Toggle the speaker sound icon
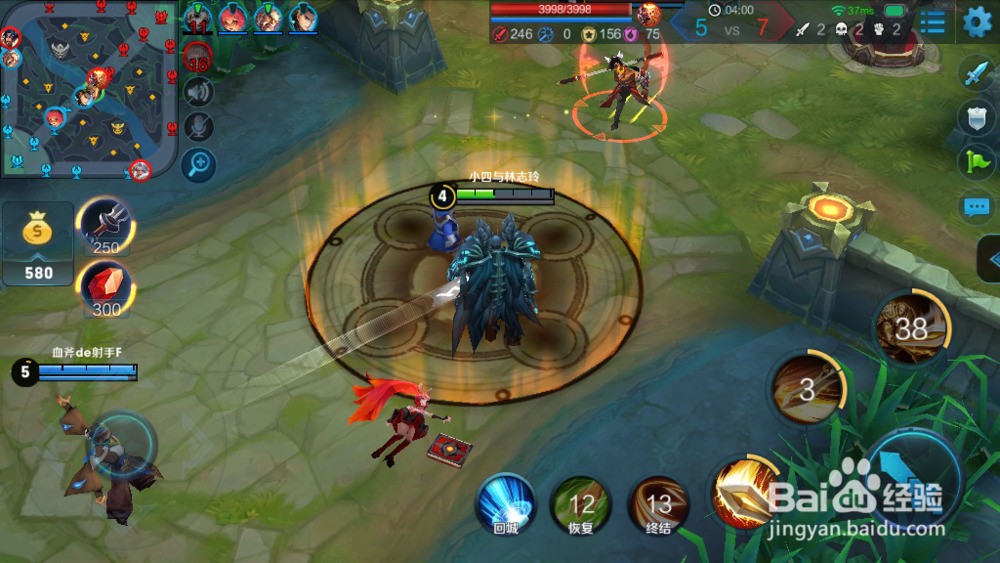 [x=200, y=92]
